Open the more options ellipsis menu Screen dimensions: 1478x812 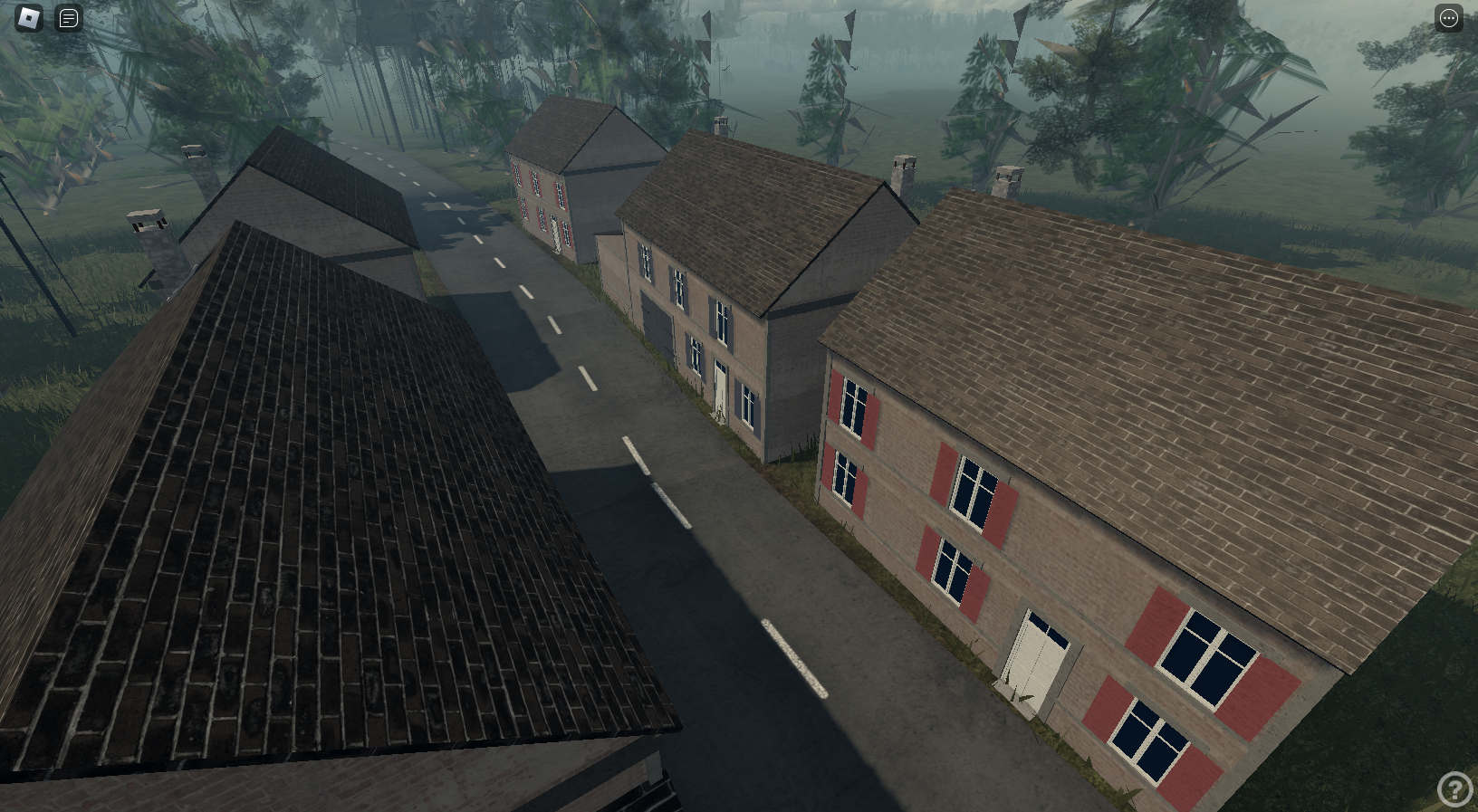1448,17
